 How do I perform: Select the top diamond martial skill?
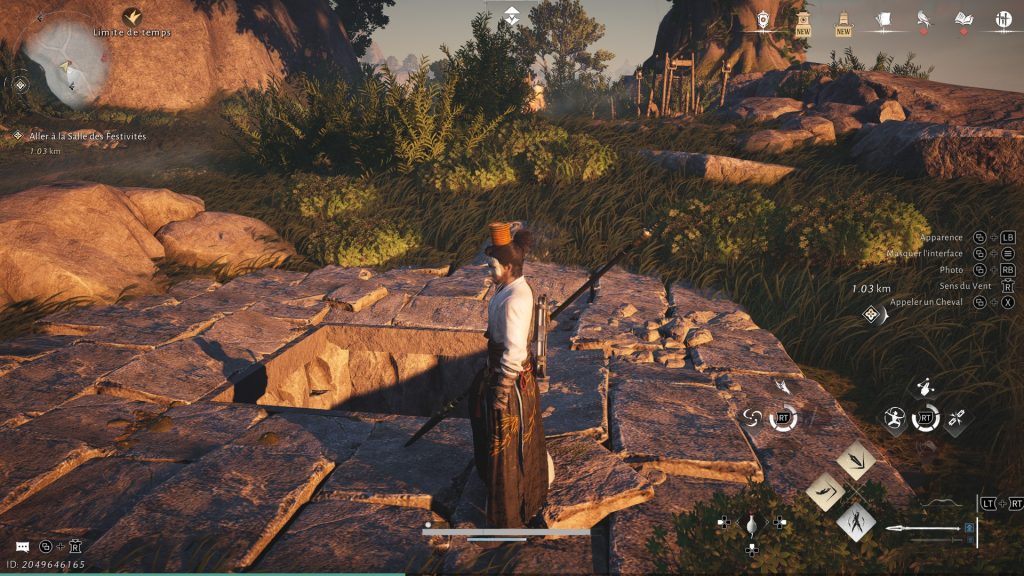[x=855, y=460]
